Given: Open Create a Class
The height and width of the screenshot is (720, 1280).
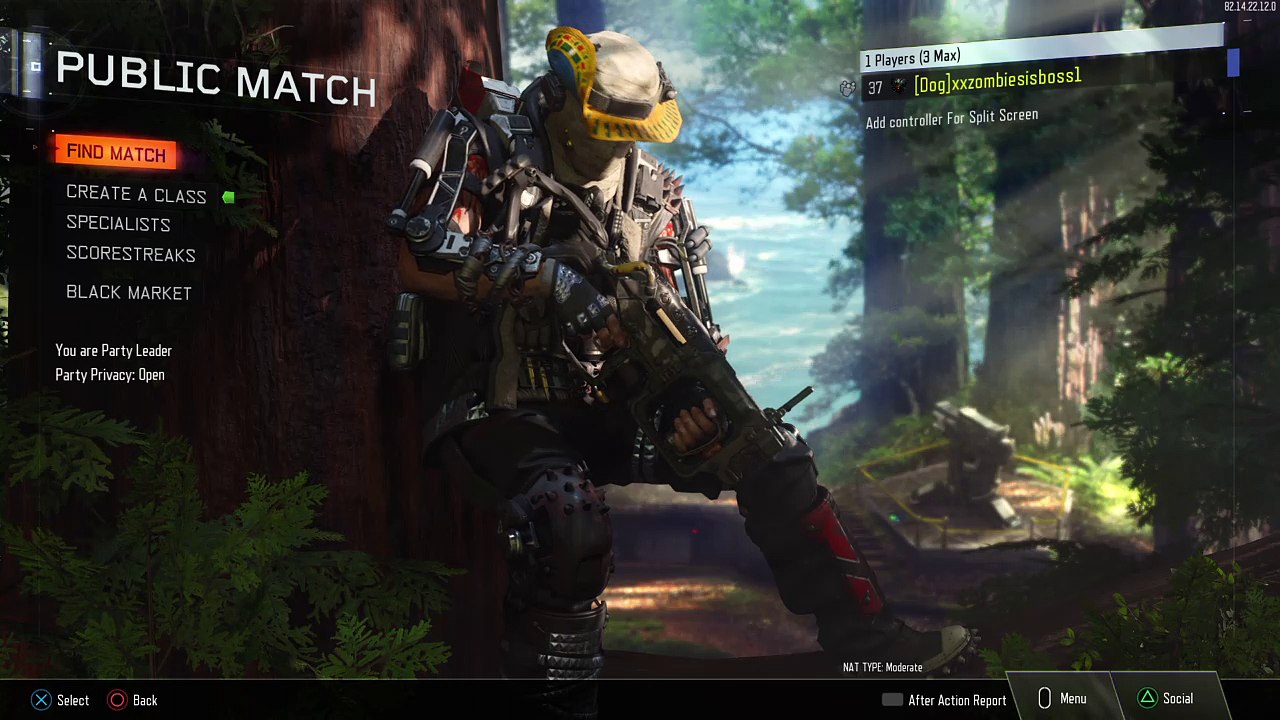Looking at the screenshot, I should pos(136,195).
